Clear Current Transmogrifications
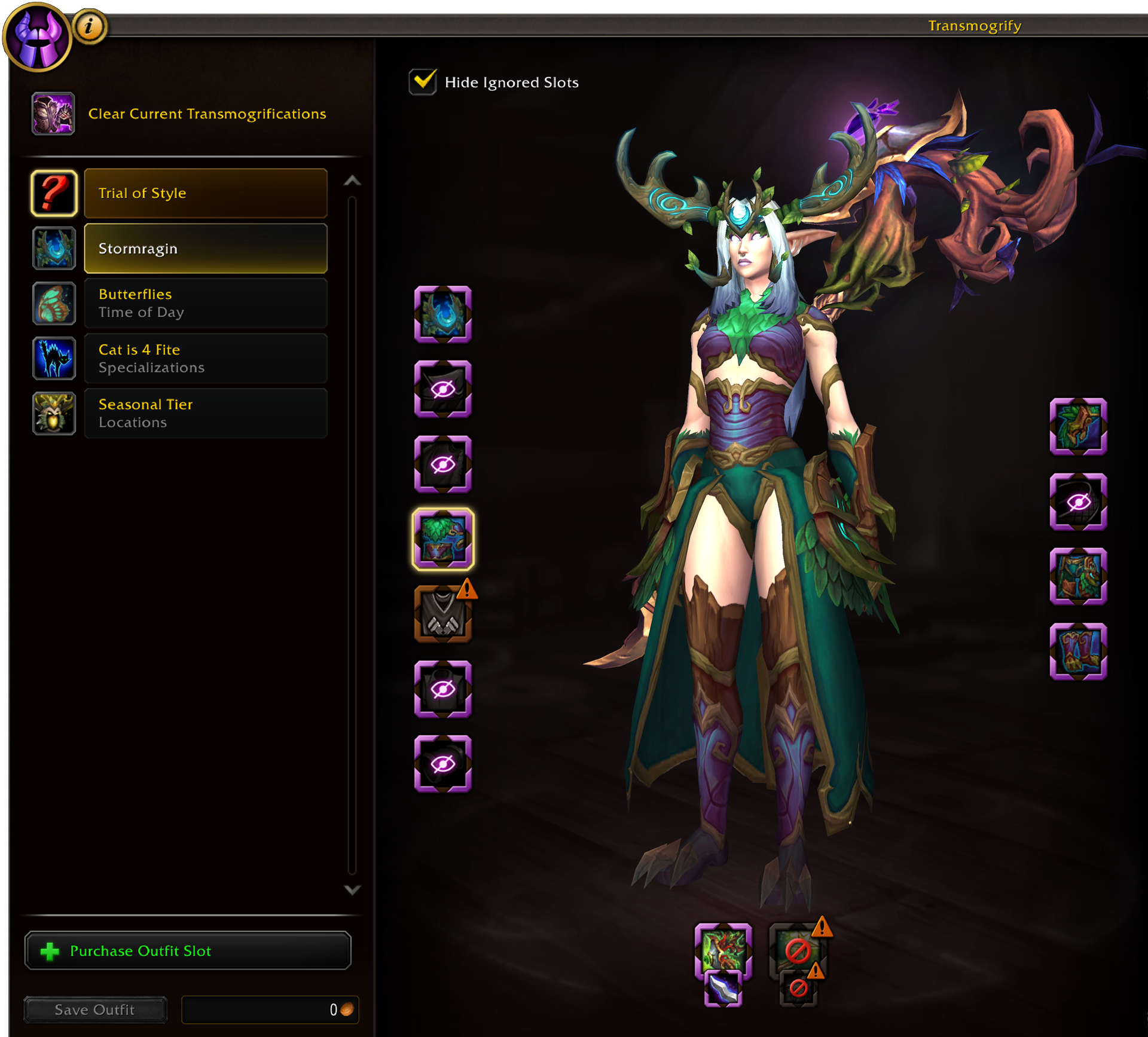 pos(206,114)
